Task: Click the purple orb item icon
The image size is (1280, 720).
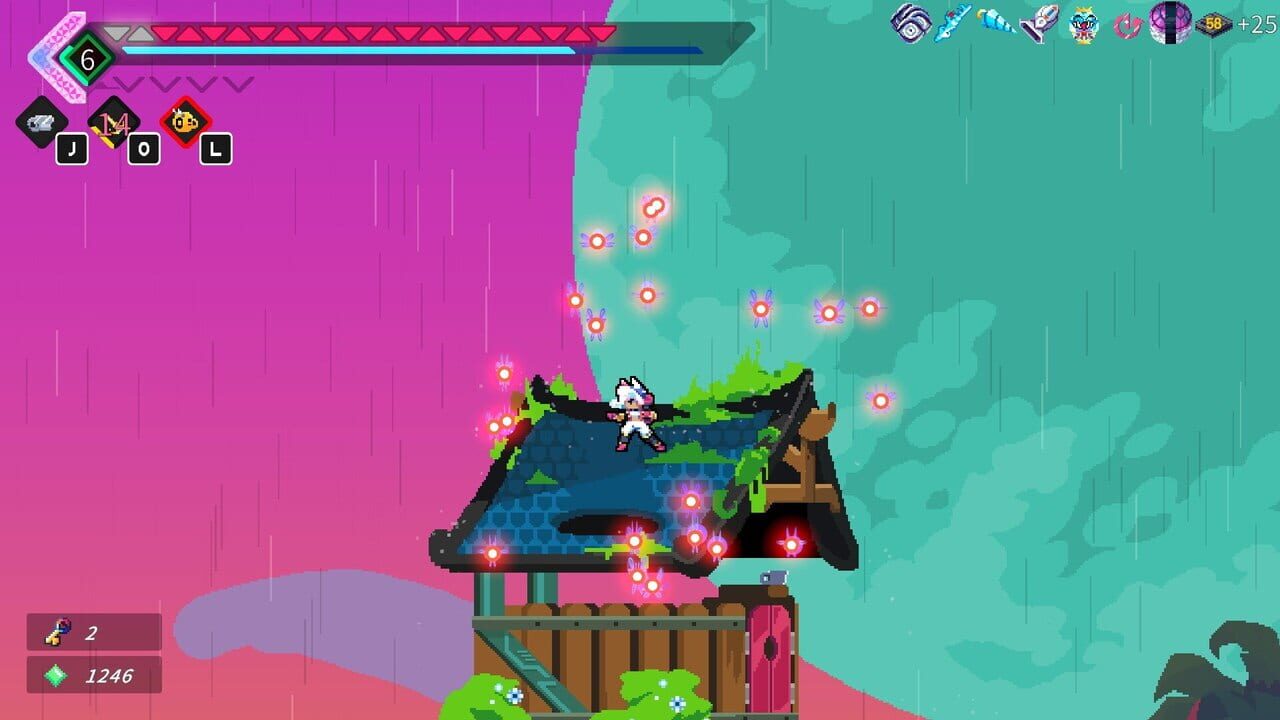Action: pos(1172,23)
